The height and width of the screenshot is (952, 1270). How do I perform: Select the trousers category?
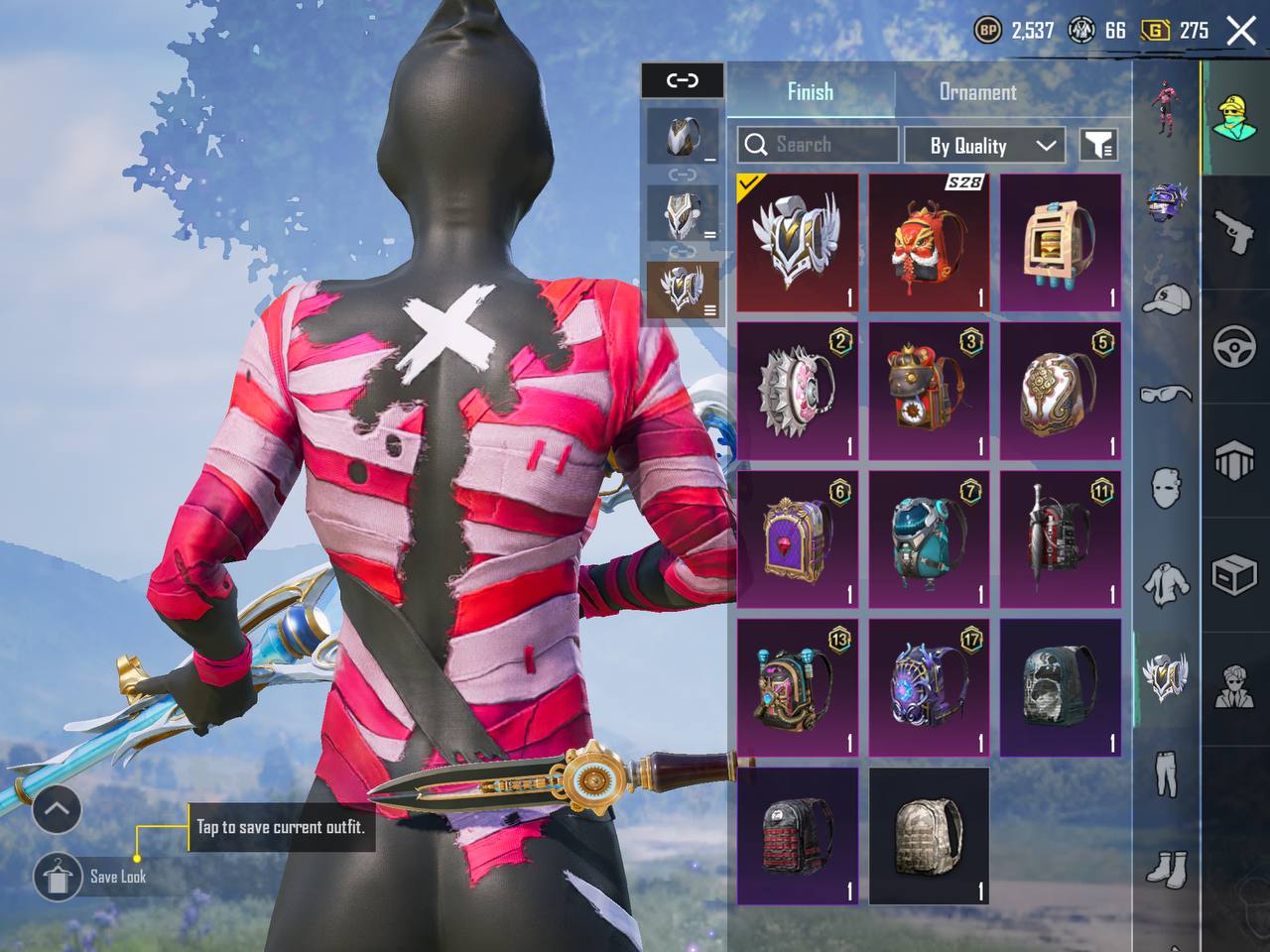tap(1167, 773)
